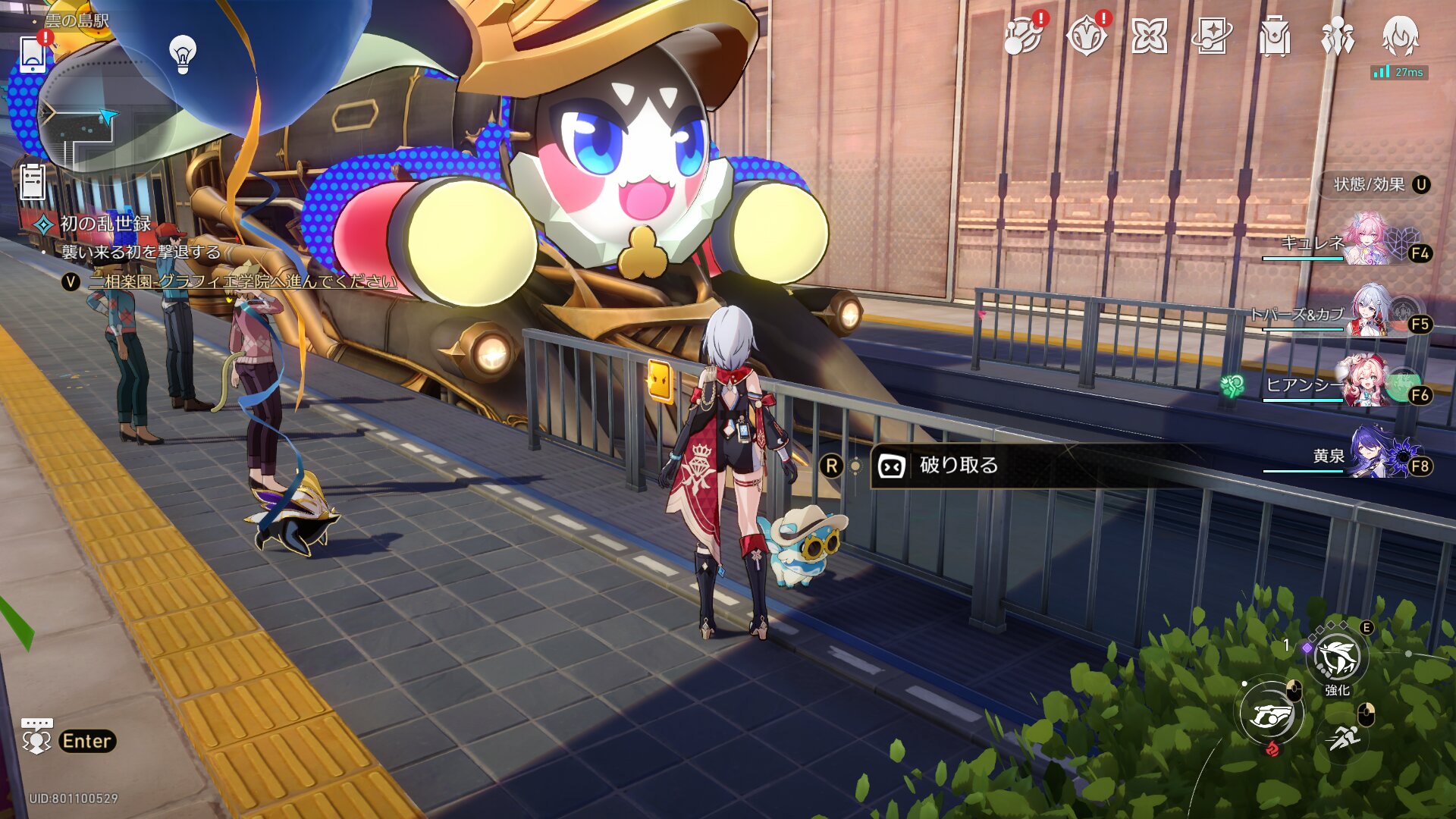Open the clipboard mission log icon
This screenshot has width=1456, height=819.
coord(32,182)
